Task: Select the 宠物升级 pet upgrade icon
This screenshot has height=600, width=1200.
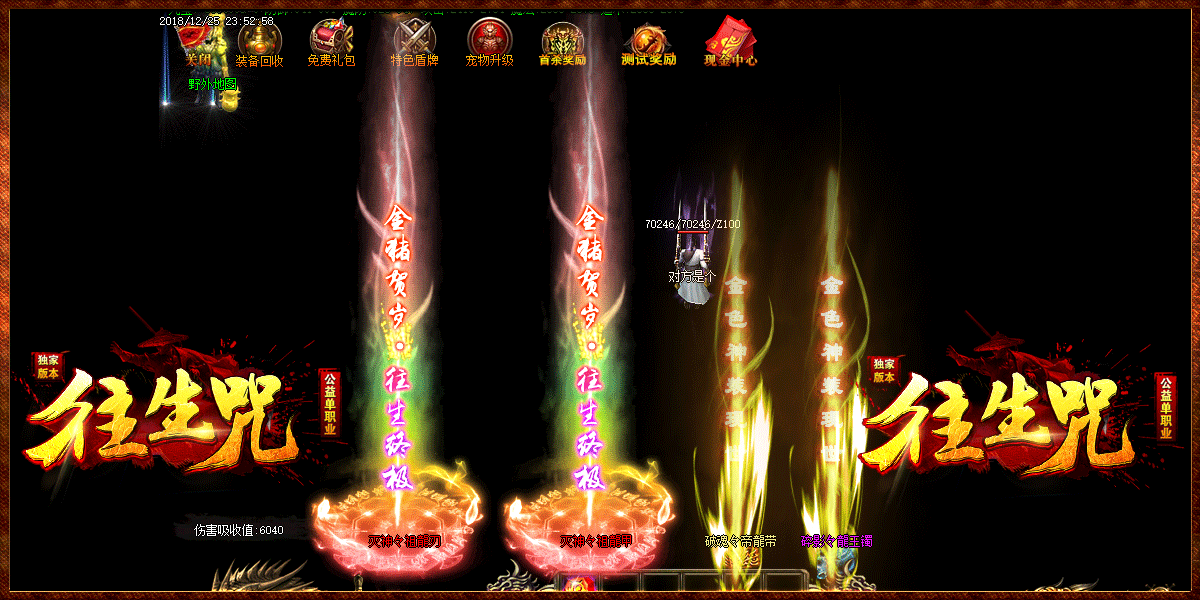Action: click(489, 42)
